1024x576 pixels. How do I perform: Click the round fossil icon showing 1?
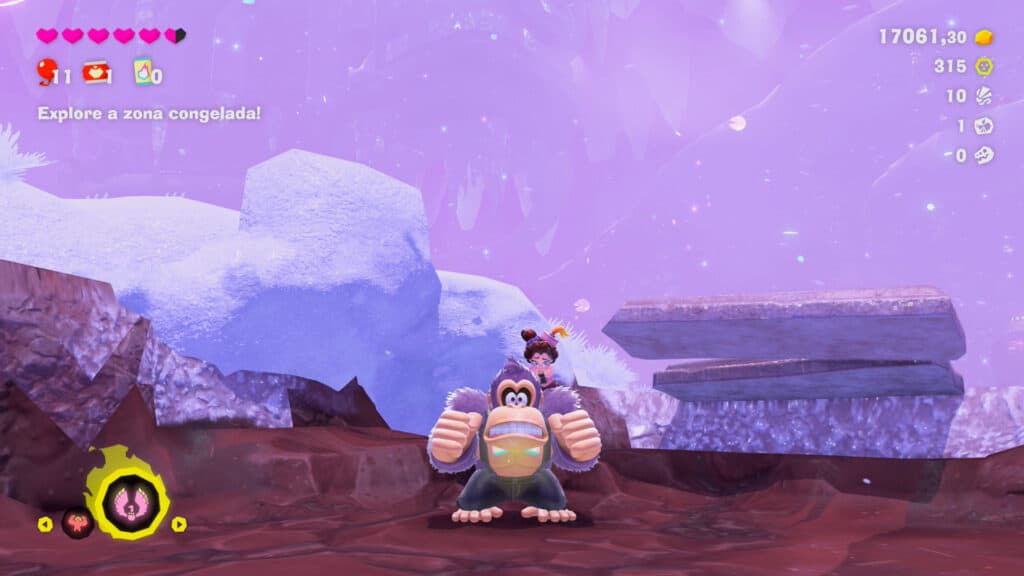click(984, 126)
